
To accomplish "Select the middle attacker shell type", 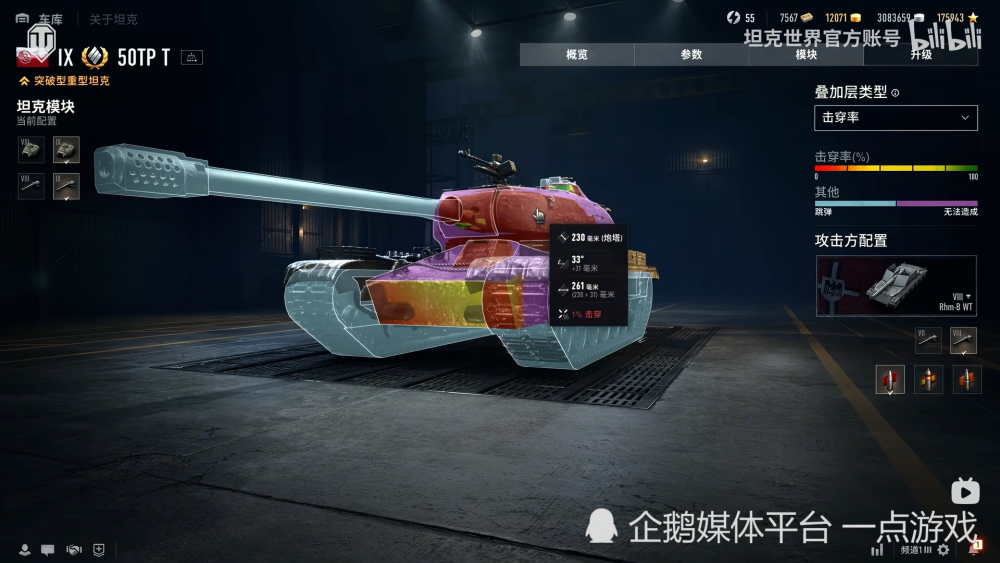I will pos(929,379).
